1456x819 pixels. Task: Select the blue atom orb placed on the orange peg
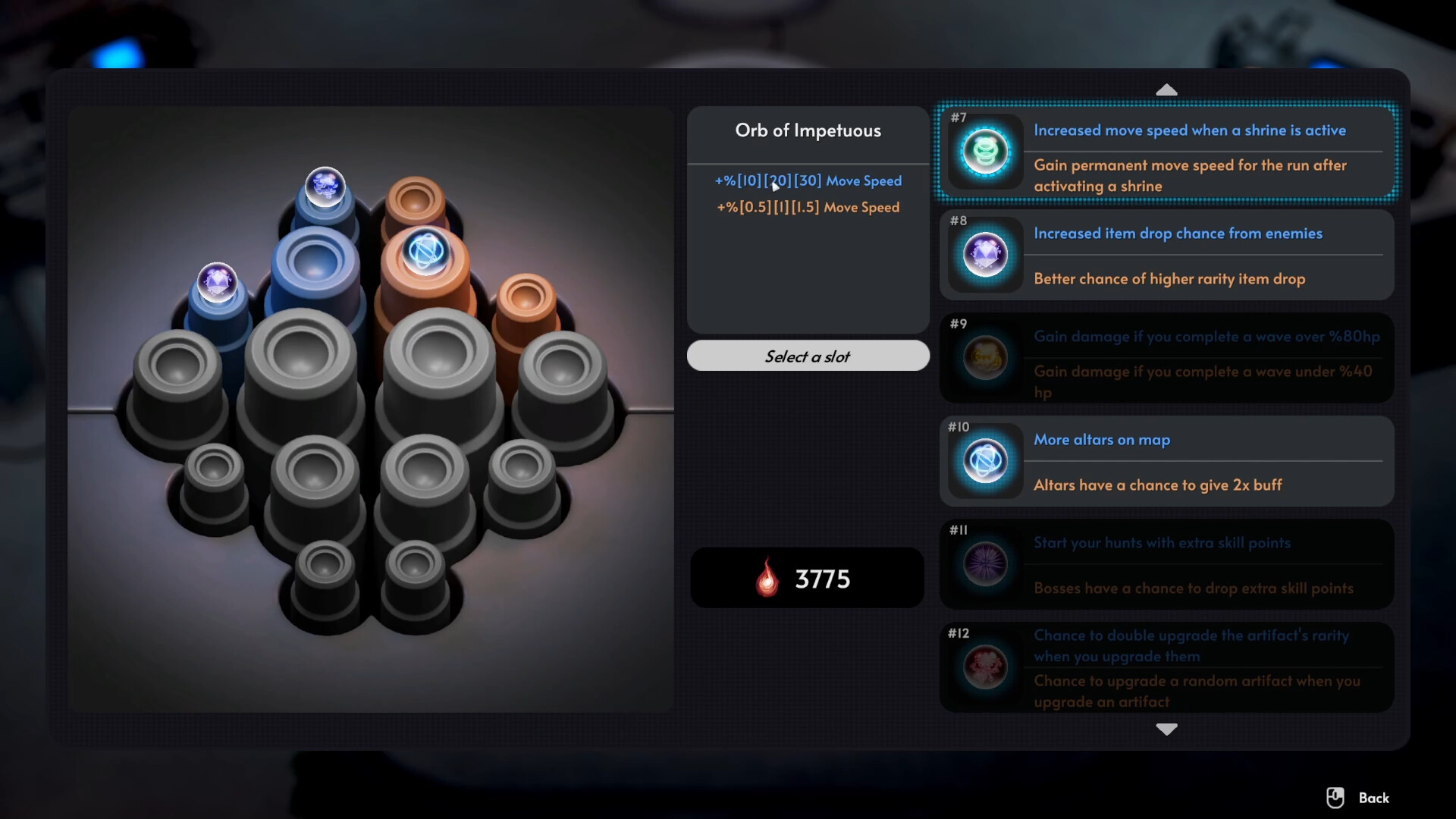pyautogui.click(x=427, y=251)
